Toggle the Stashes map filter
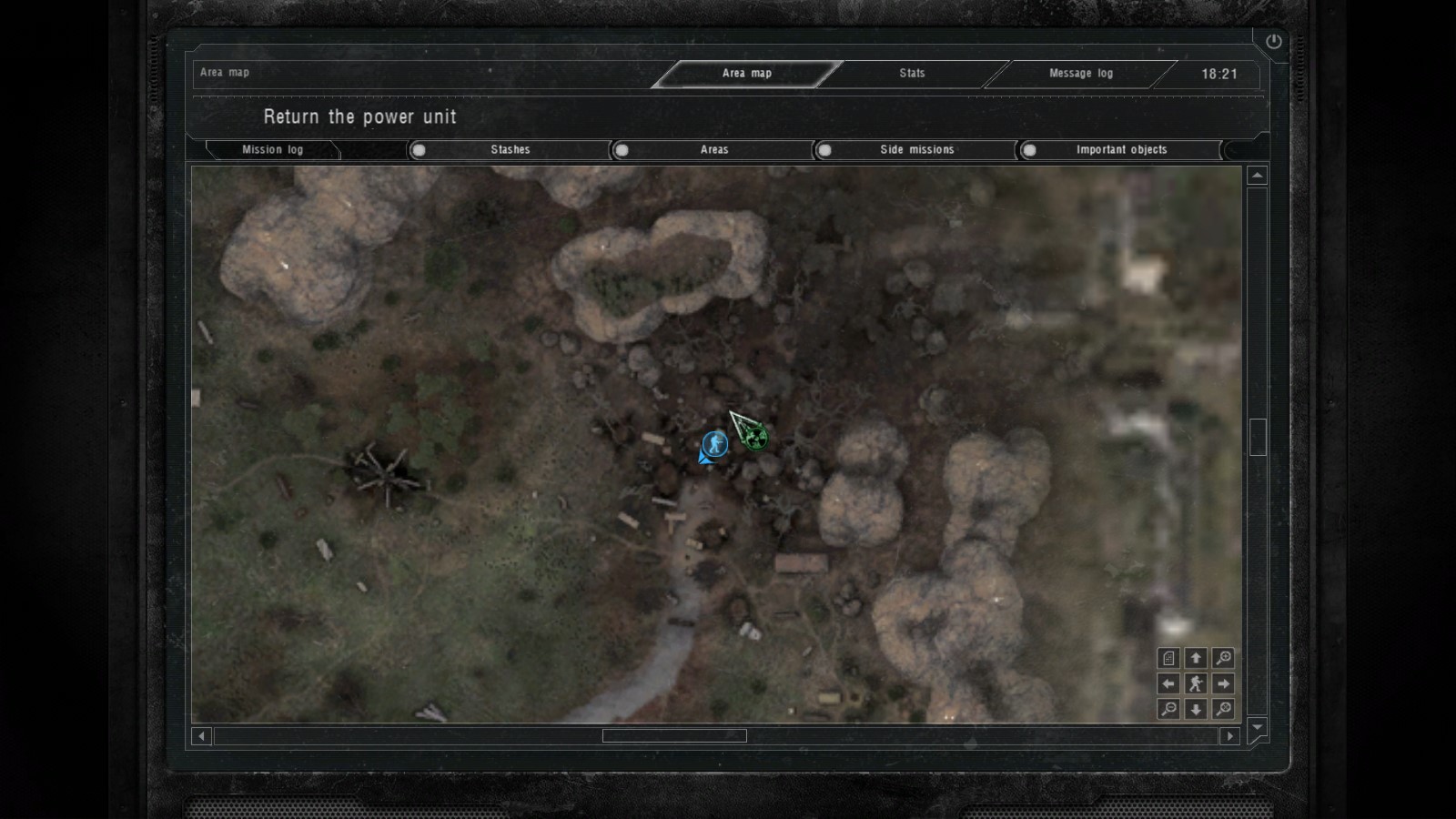This screenshot has height=819, width=1456. (420, 150)
